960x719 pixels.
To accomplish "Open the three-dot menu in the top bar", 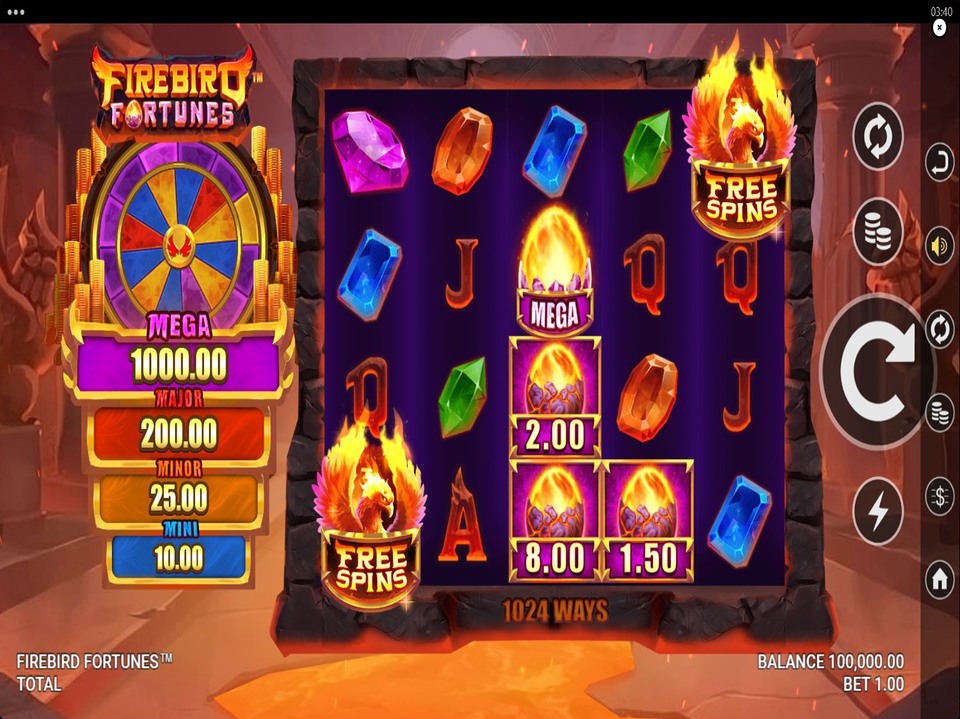I will click(x=16, y=11).
